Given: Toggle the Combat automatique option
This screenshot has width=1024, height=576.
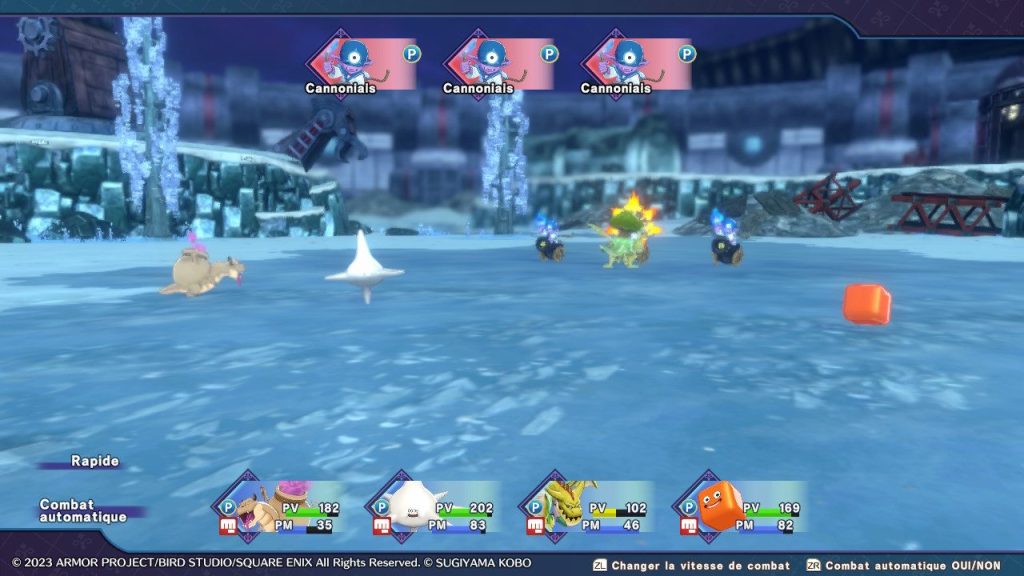Looking at the screenshot, I should (x=83, y=511).
